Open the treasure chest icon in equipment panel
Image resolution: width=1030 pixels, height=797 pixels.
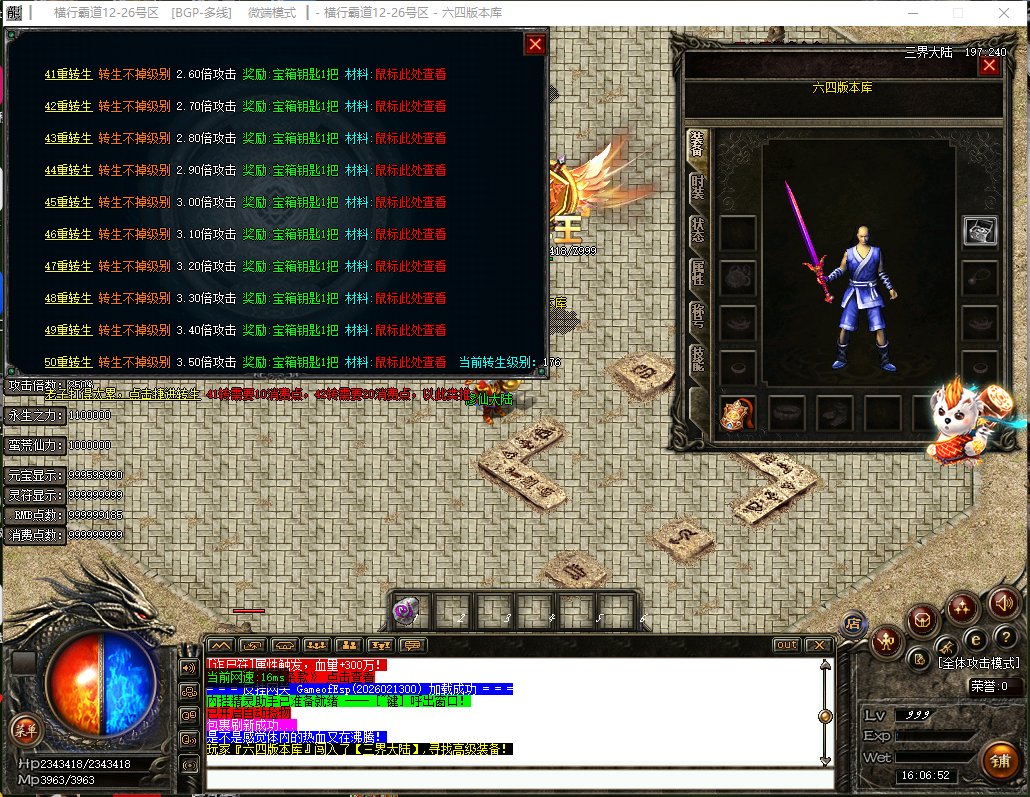click(979, 231)
